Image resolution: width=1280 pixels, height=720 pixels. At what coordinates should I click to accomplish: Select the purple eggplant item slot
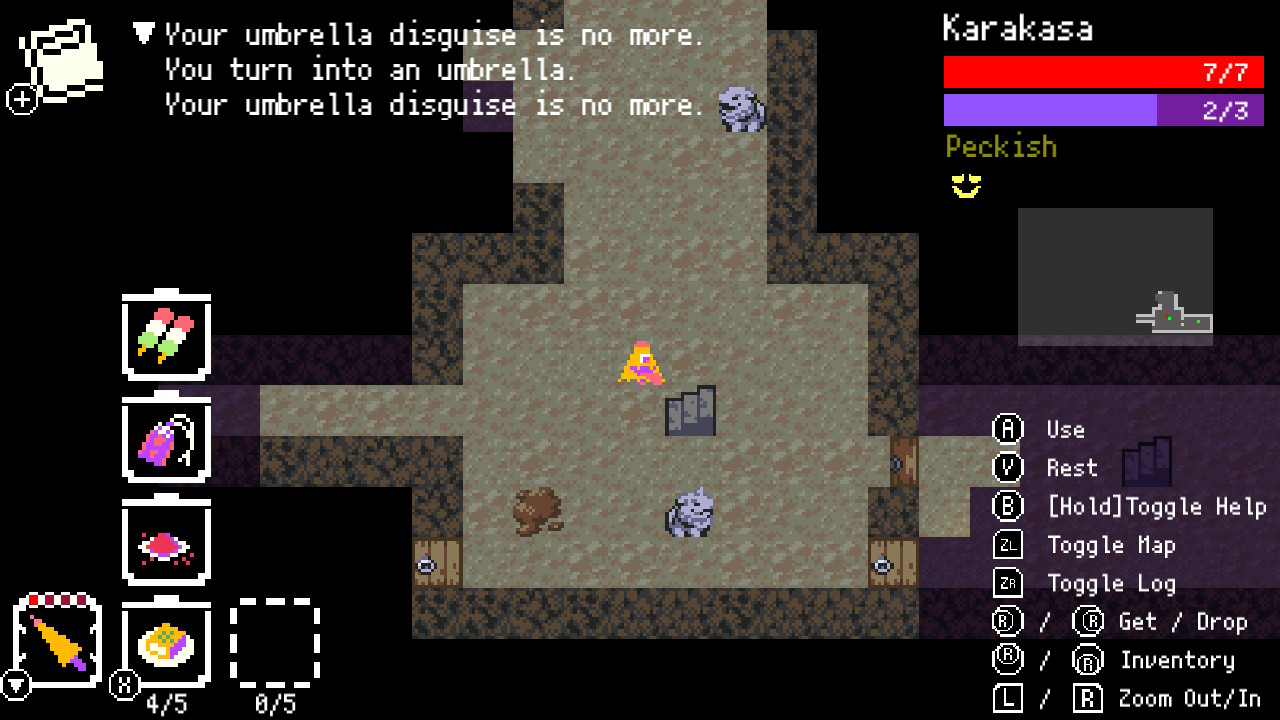click(x=165, y=441)
